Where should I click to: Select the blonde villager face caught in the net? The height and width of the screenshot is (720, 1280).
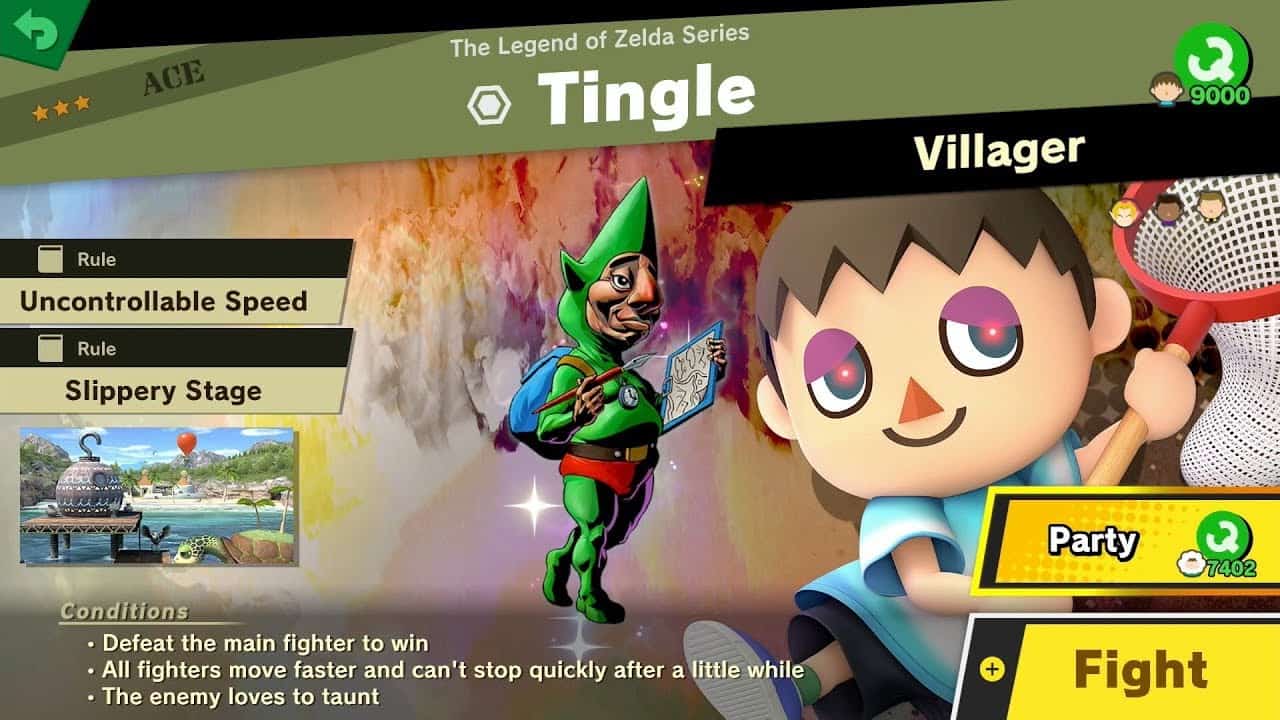(1123, 213)
